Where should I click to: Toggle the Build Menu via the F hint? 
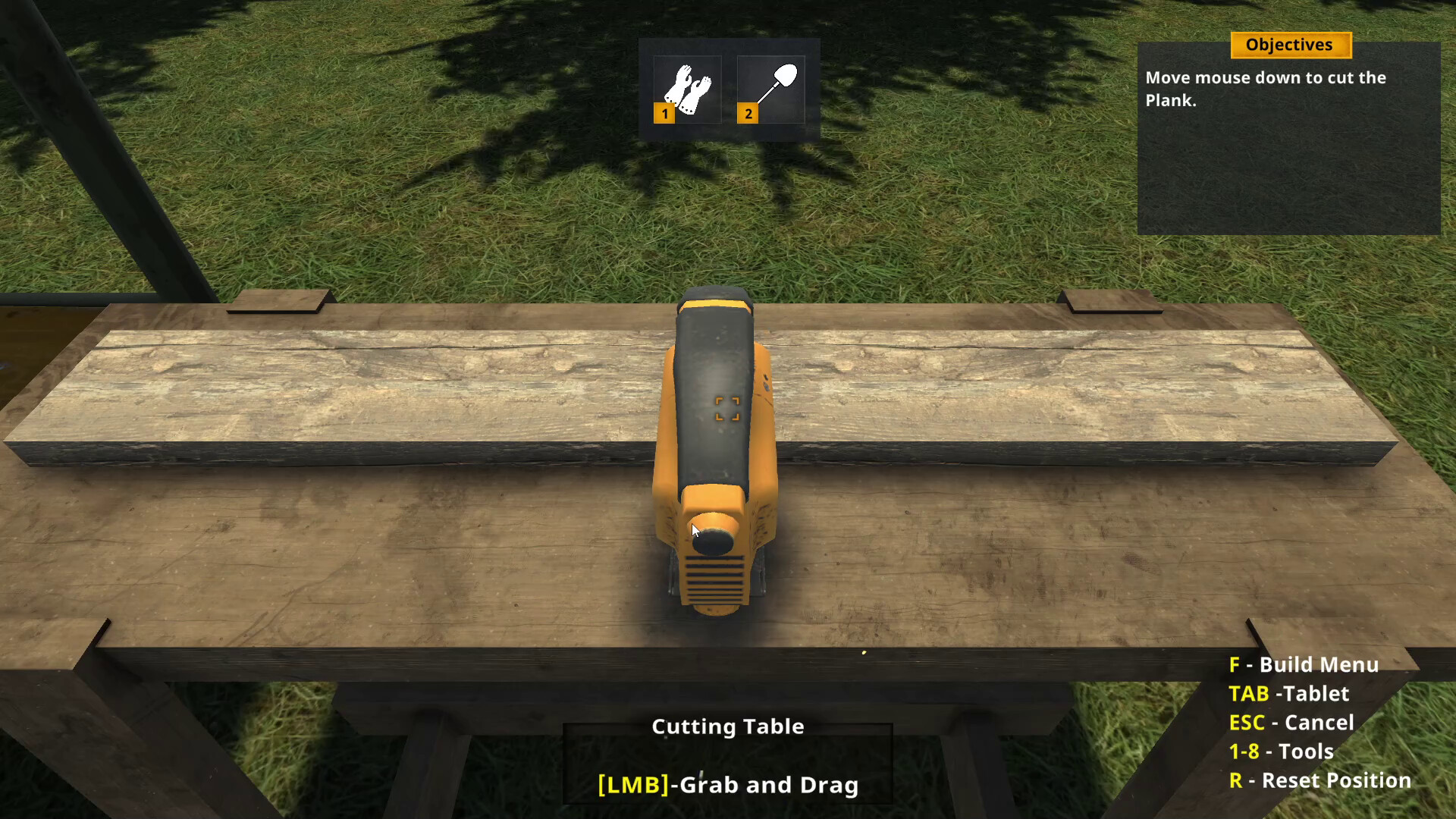pyautogui.click(x=1304, y=664)
